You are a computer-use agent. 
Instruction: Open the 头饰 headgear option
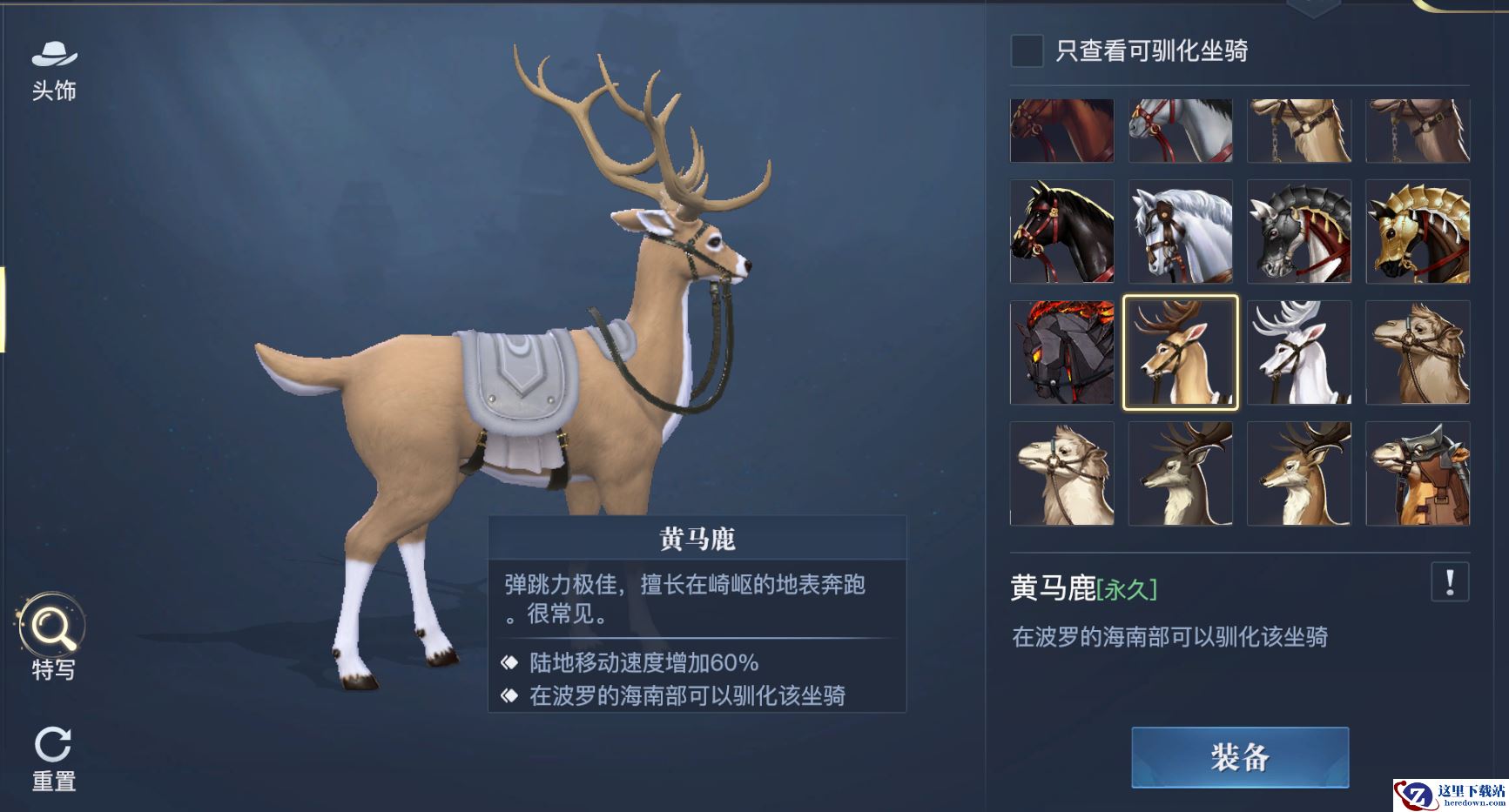(x=54, y=70)
